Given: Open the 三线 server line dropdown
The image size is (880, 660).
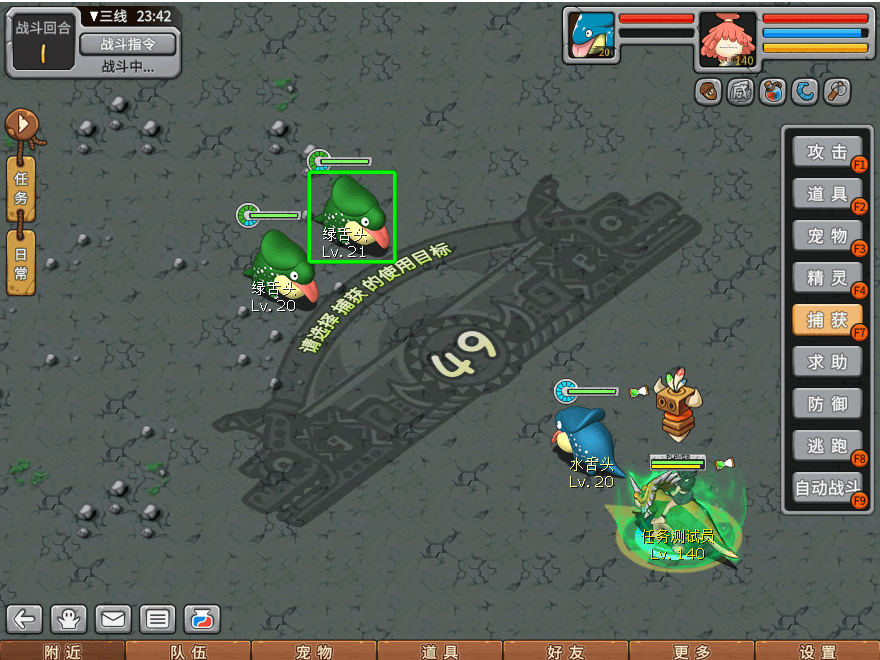Looking at the screenshot, I should click(x=107, y=16).
